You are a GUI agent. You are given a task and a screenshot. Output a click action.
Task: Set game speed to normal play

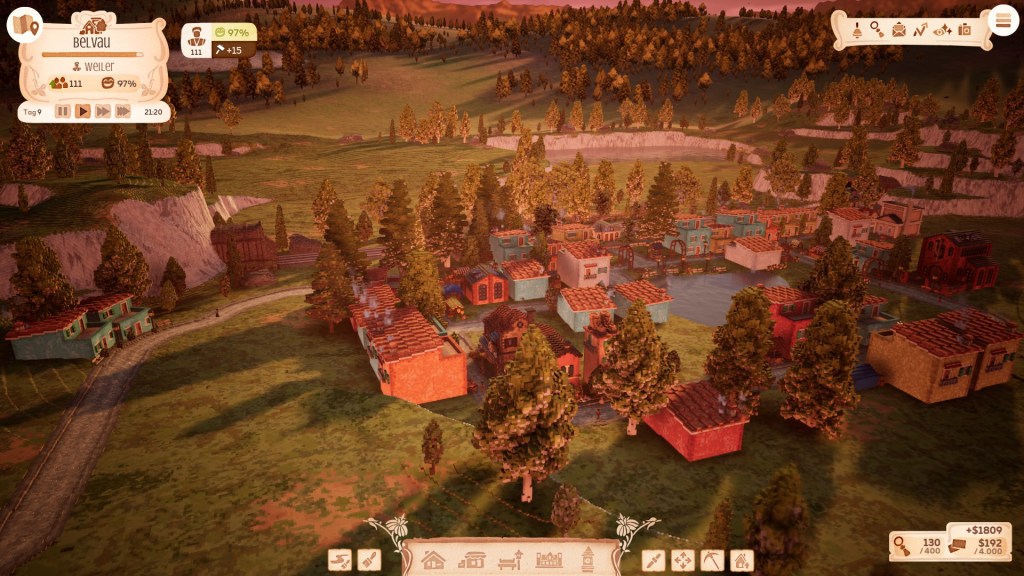(83, 112)
